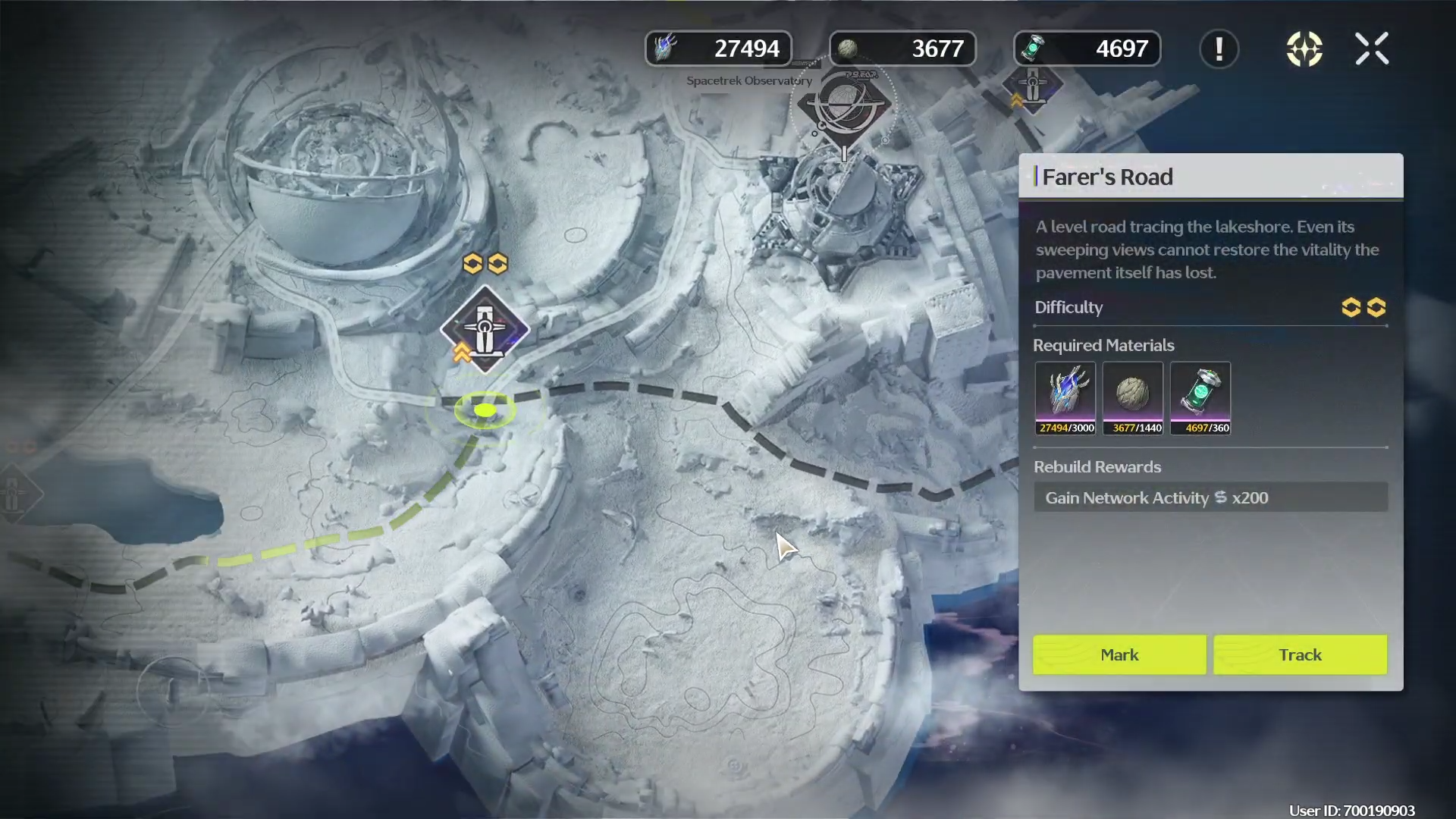Close the map screen
Viewport: 1456px width, 819px height.
click(x=1372, y=49)
